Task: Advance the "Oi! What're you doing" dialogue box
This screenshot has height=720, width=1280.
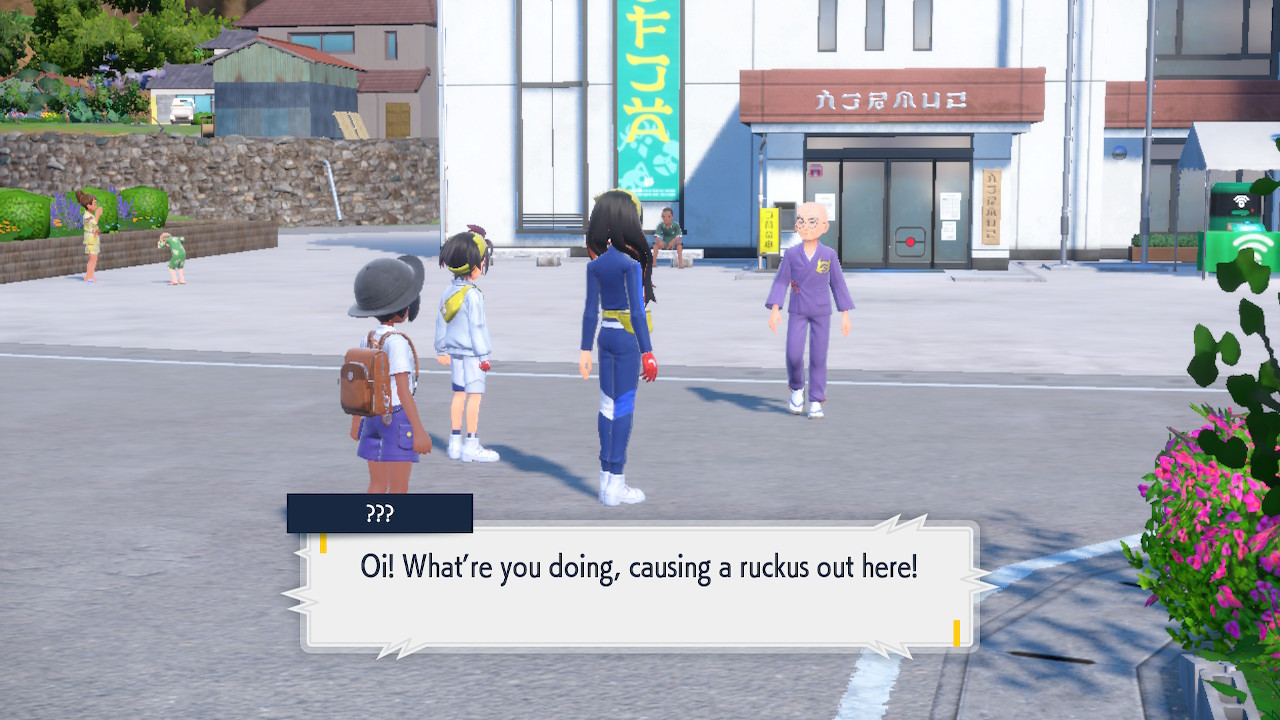Action: point(638,585)
